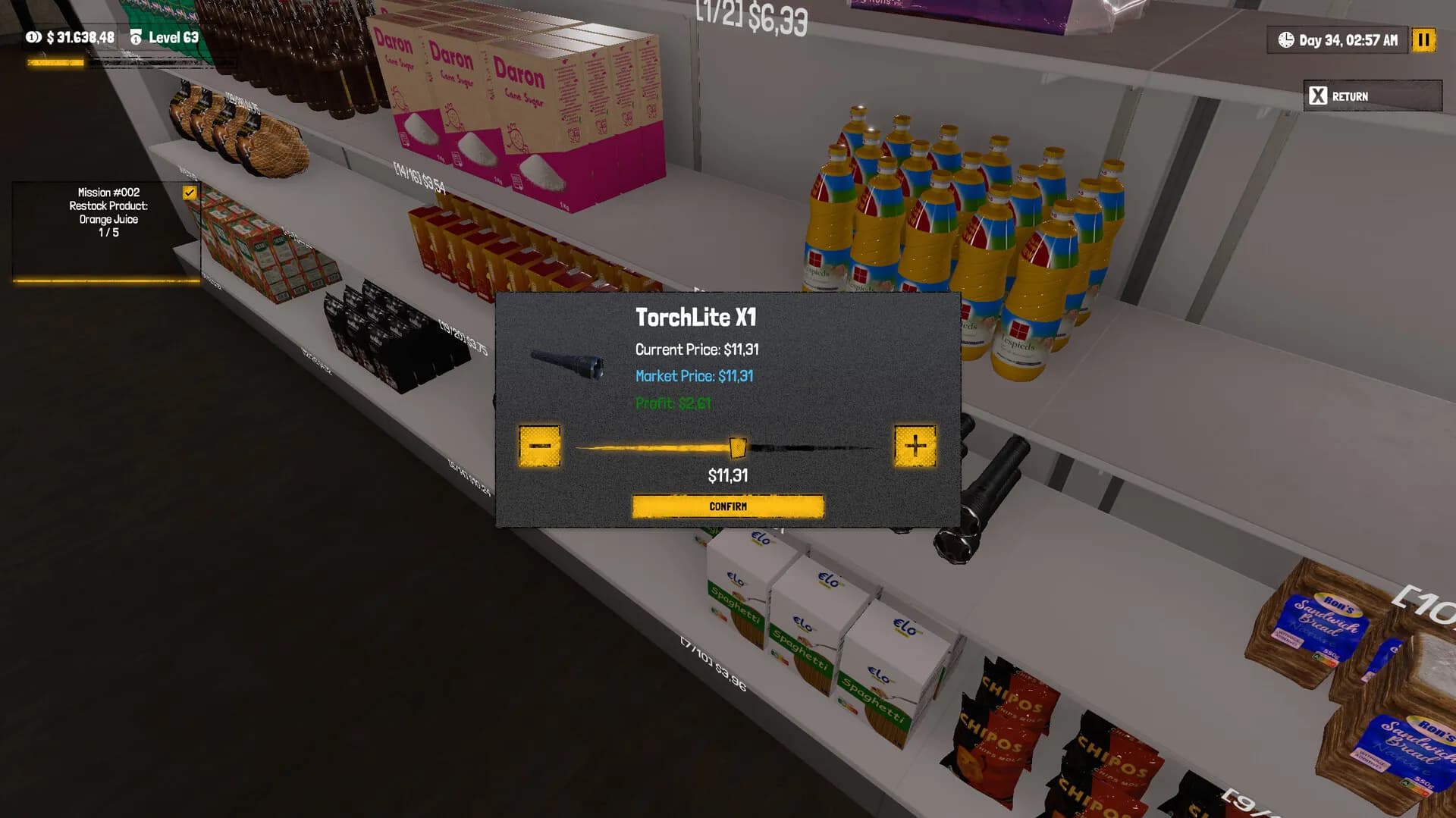The height and width of the screenshot is (818, 1456).
Task: Click the plus icon to raise the price
Action: pyautogui.click(x=915, y=447)
